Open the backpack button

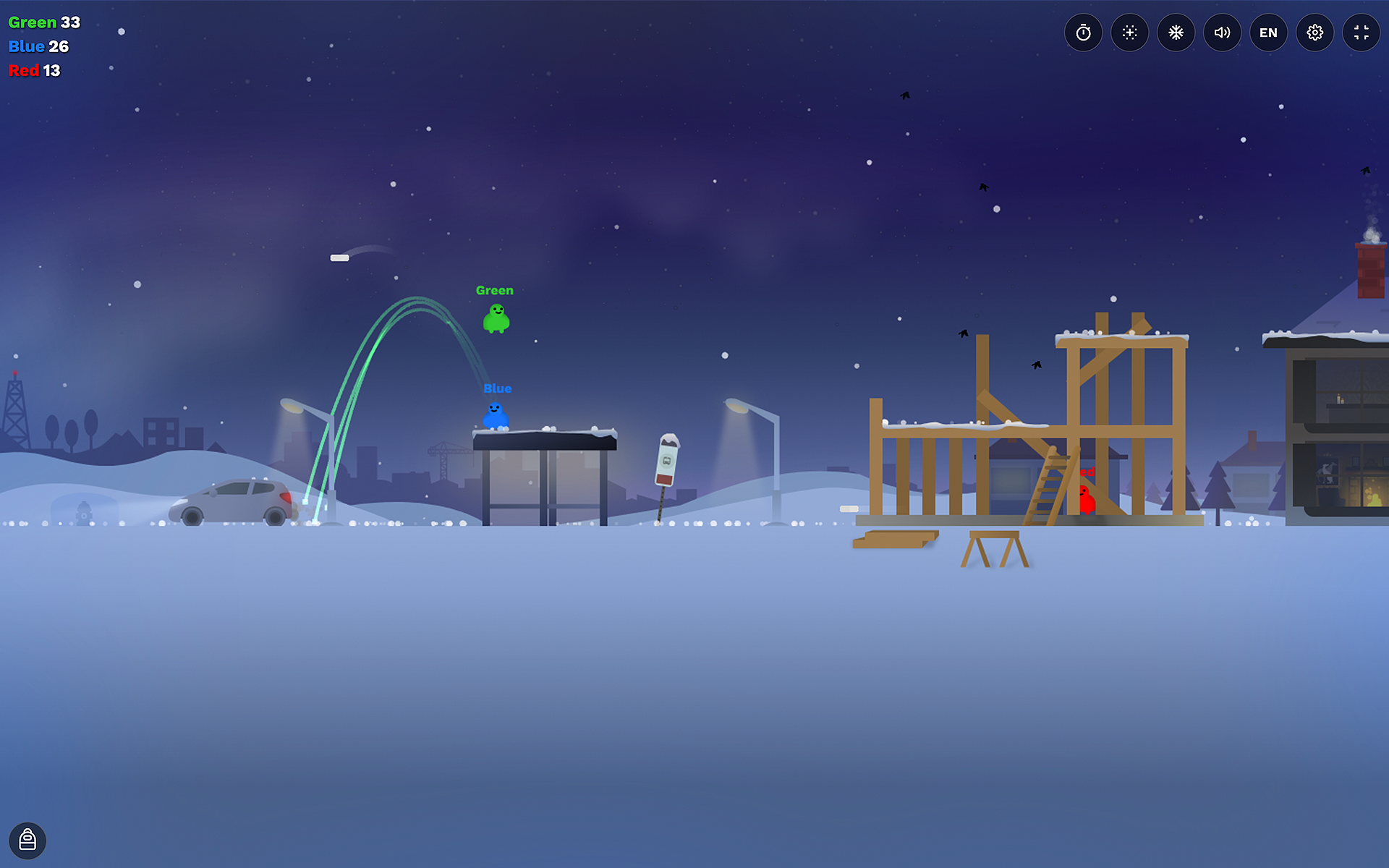27,840
